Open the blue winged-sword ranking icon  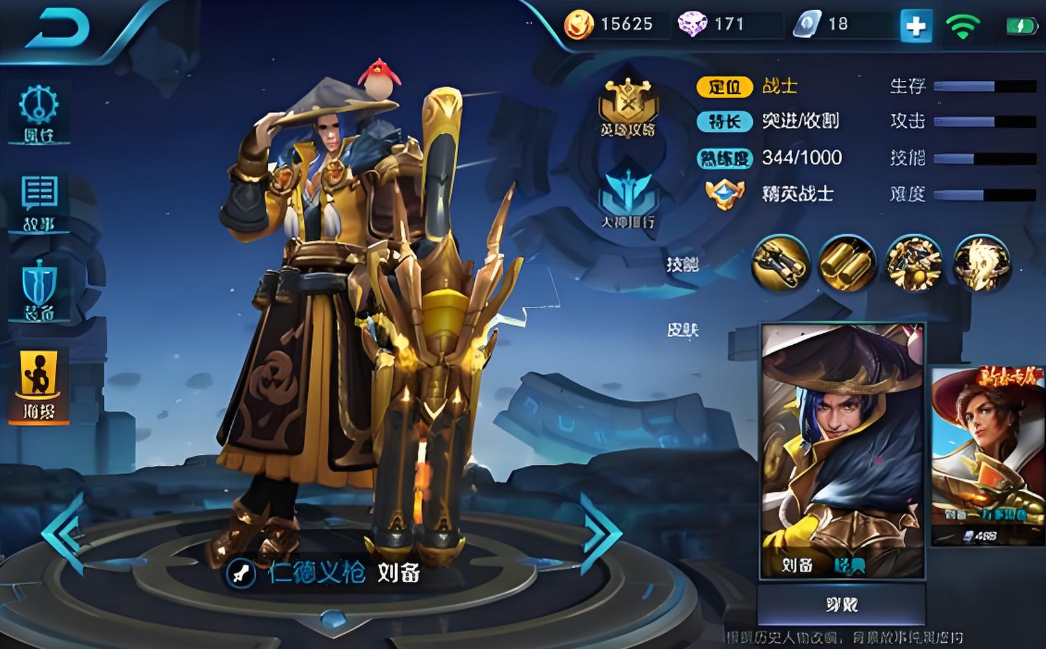628,199
